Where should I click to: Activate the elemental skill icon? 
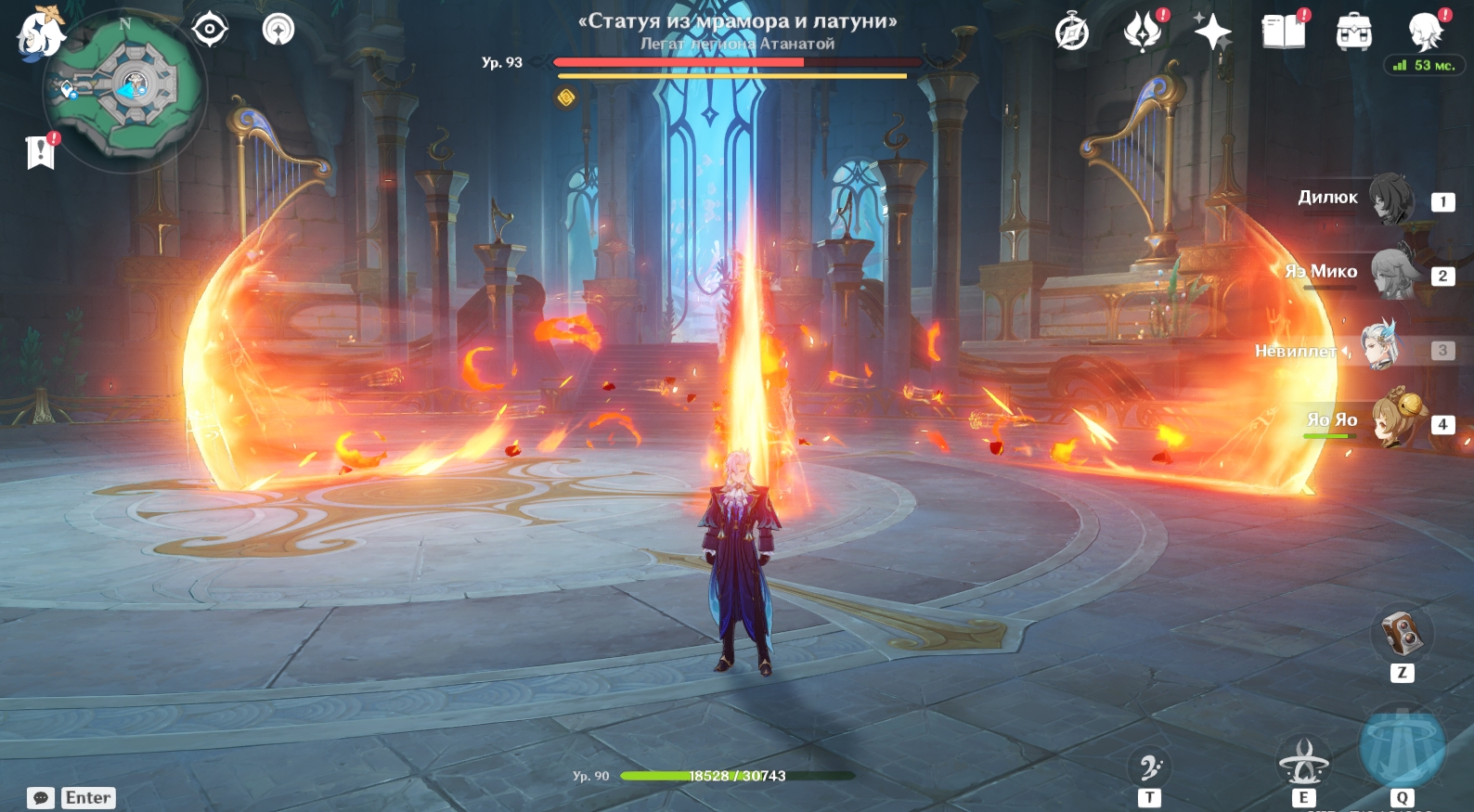1303,763
